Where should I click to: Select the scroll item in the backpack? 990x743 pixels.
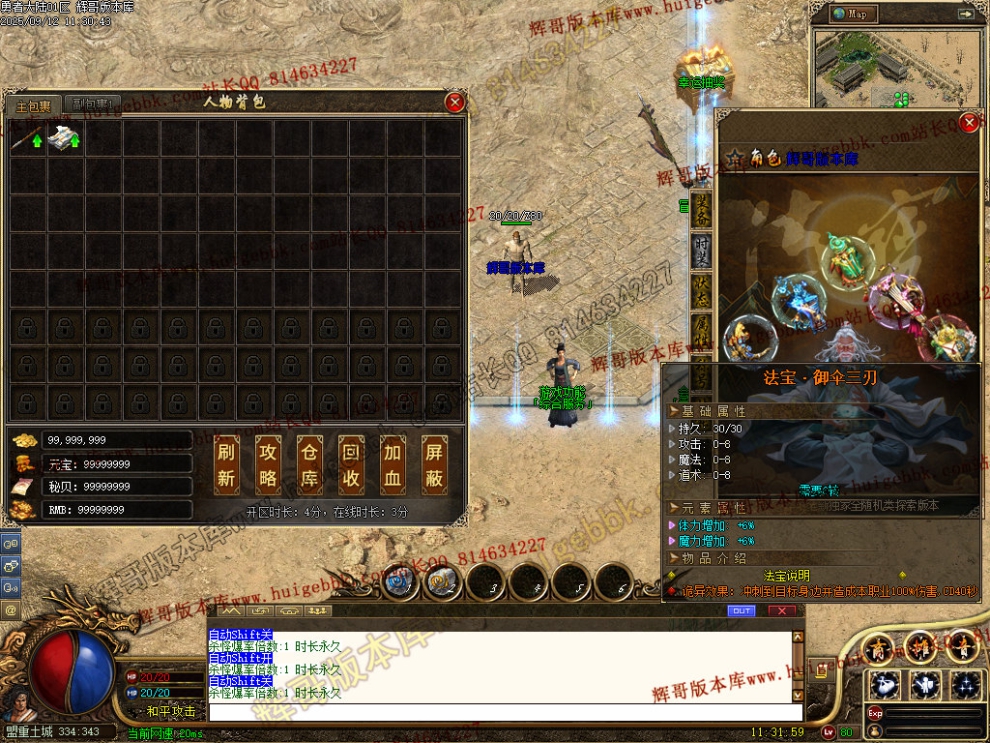[65, 139]
